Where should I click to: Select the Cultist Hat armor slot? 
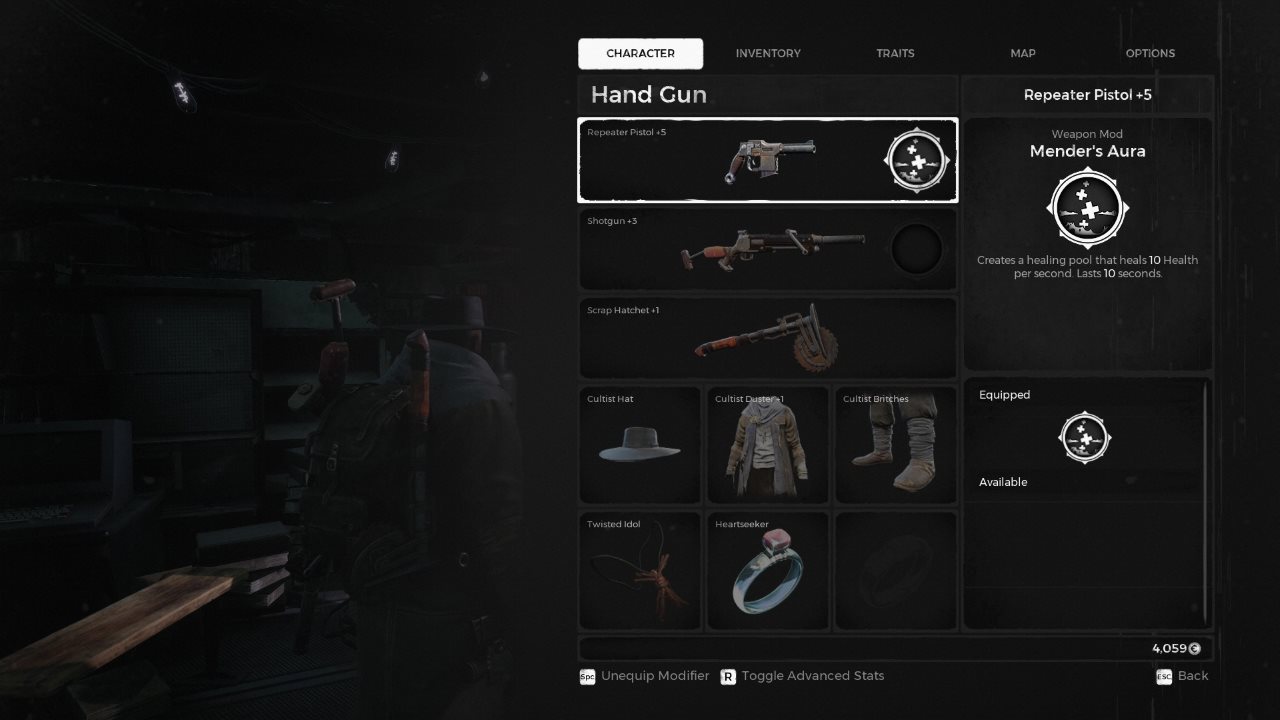[x=640, y=445]
